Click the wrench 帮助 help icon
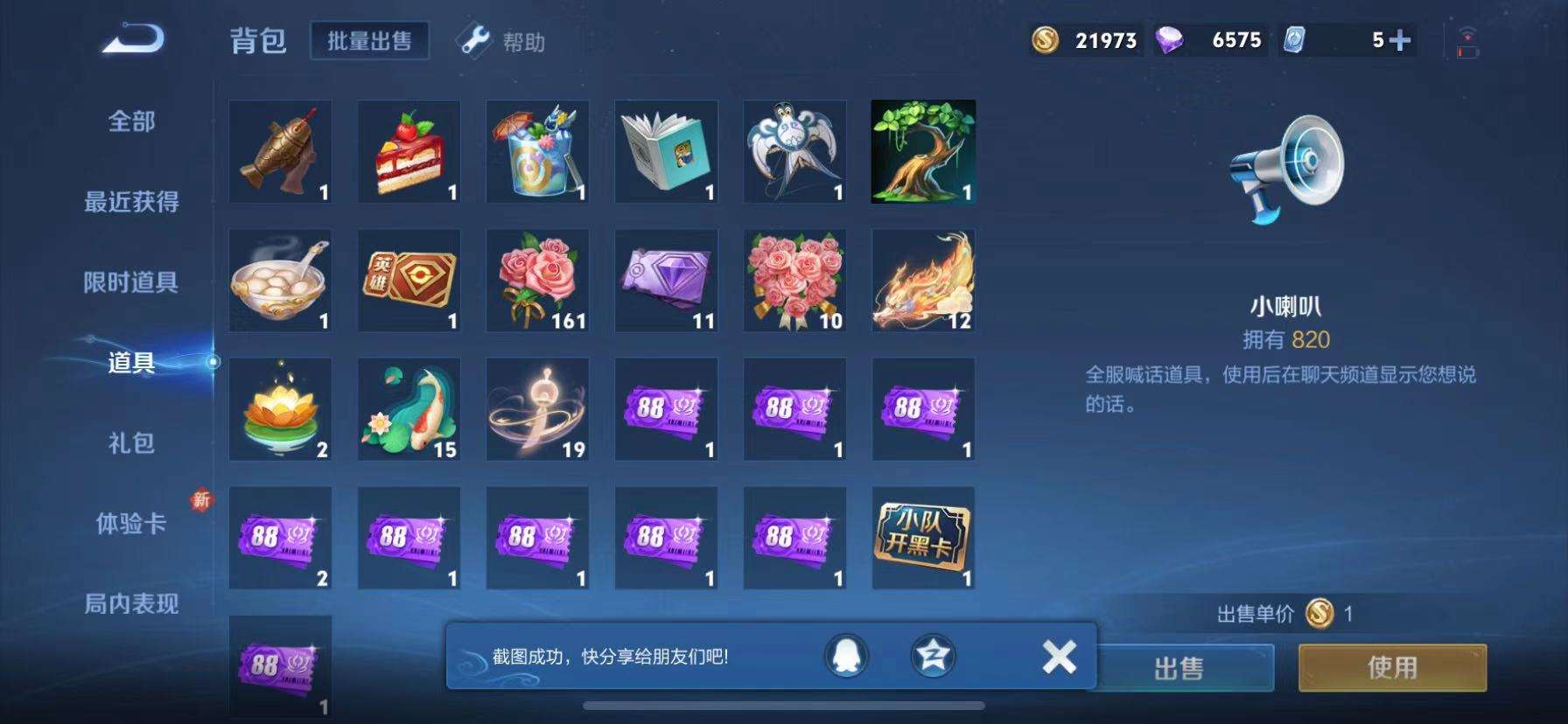This screenshot has width=1568, height=724. 473,41
